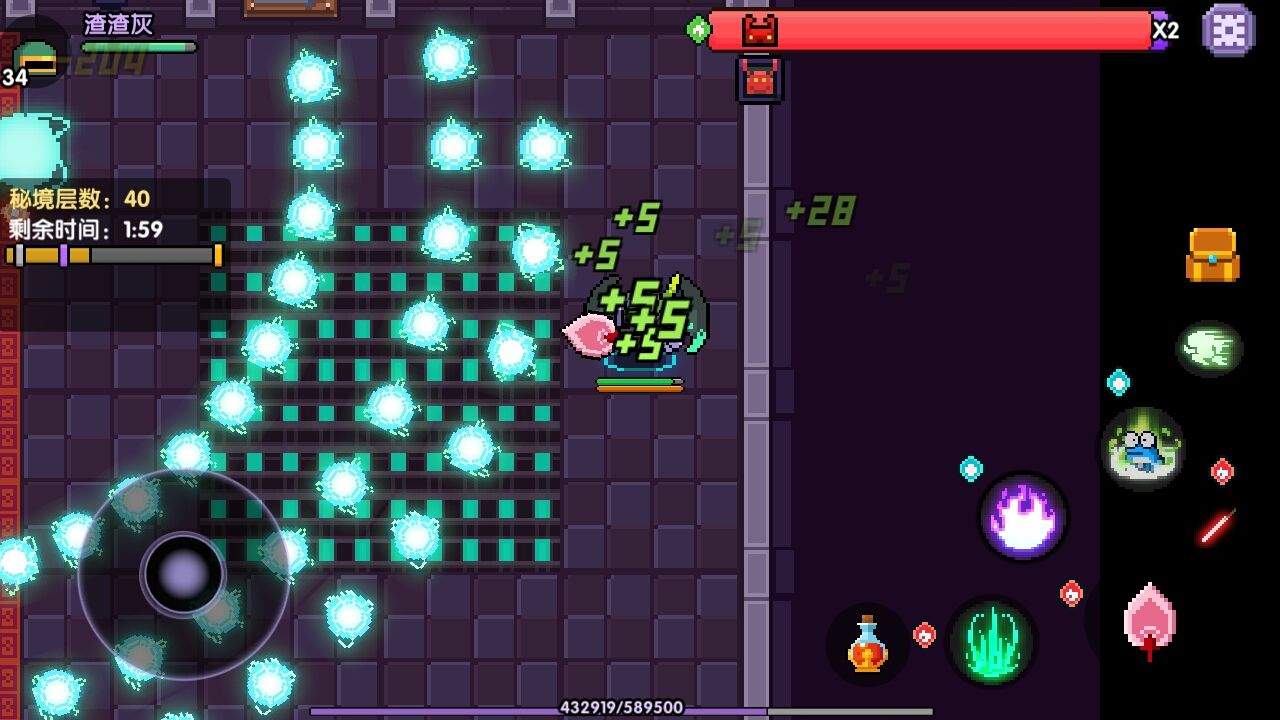The width and height of the screenshot is (1280, 720).
Task: Activate the red laser sword skill
Action: pos(1217,527)
